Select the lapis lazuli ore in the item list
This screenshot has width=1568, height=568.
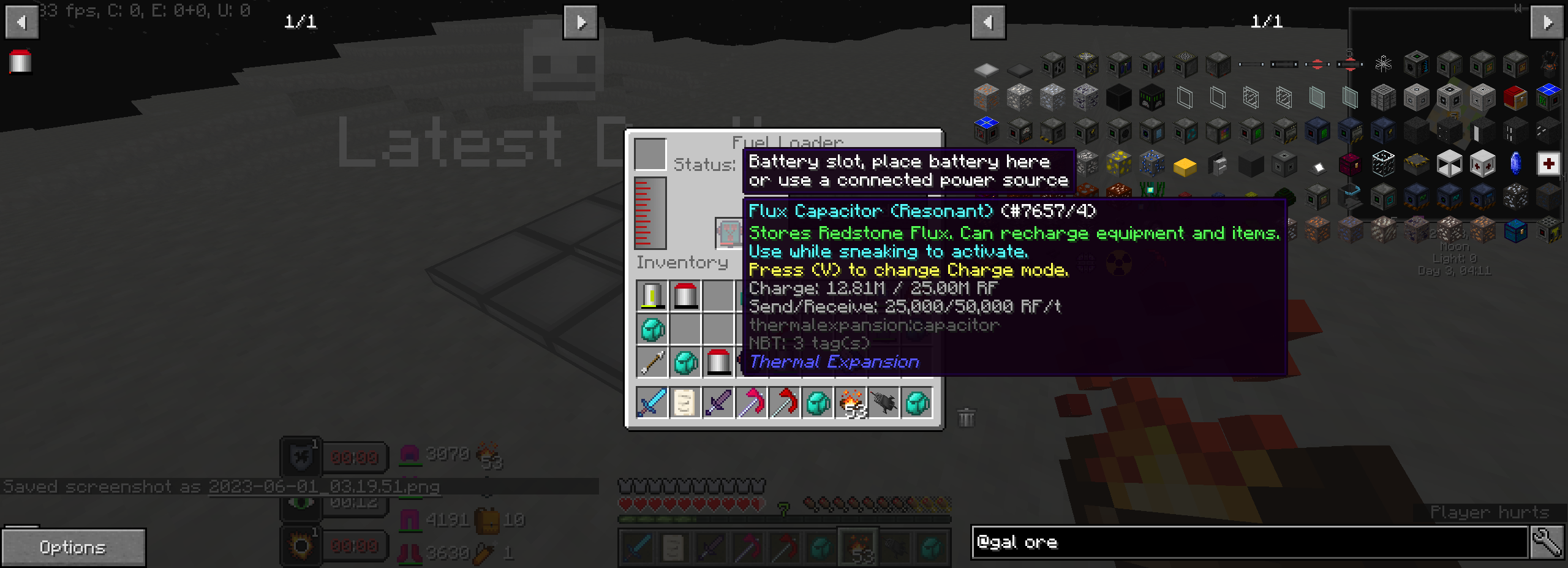[1151, 162]
